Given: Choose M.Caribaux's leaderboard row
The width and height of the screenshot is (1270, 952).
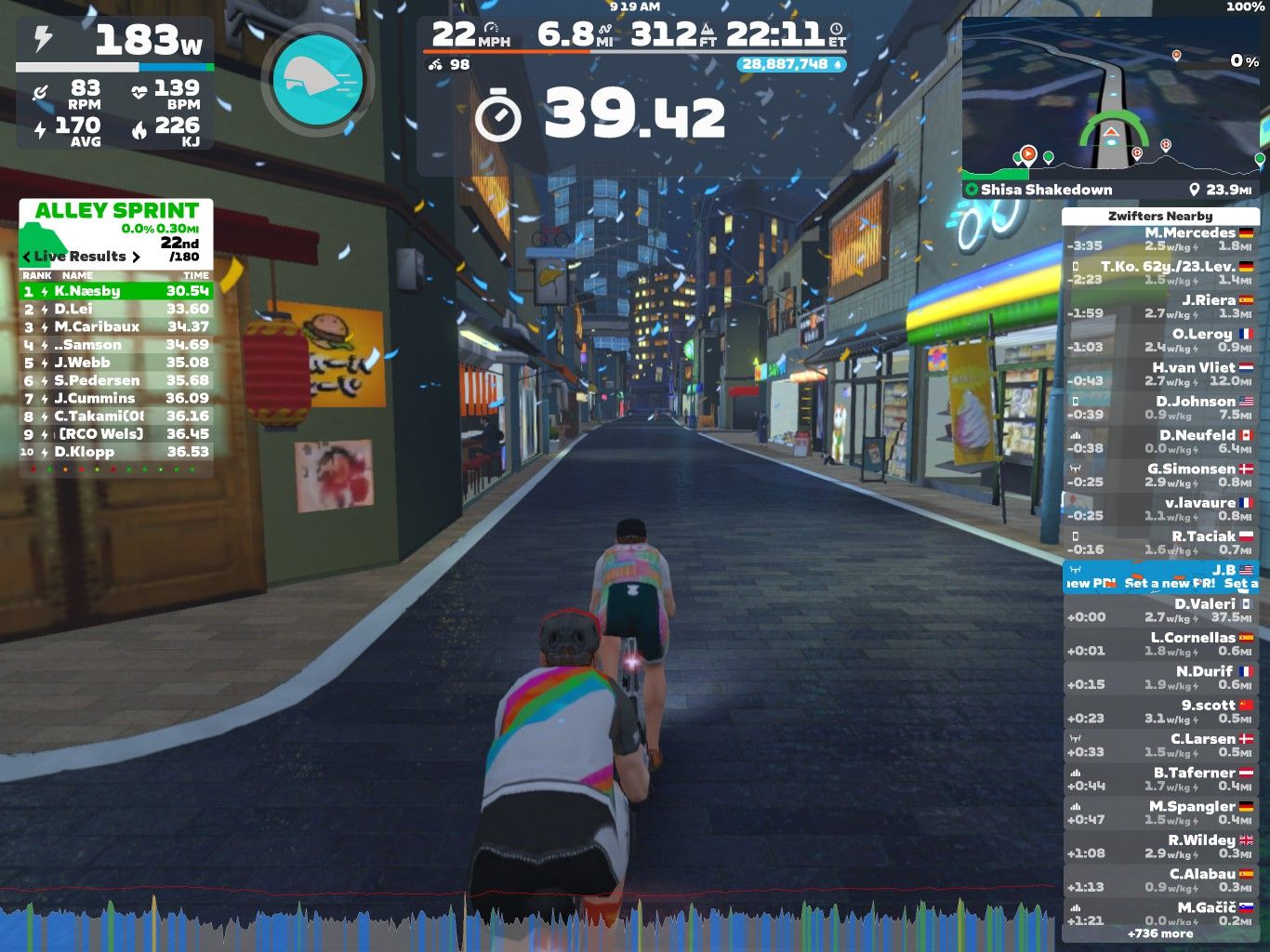Looking at the screenshot, I should pos(116,326).
